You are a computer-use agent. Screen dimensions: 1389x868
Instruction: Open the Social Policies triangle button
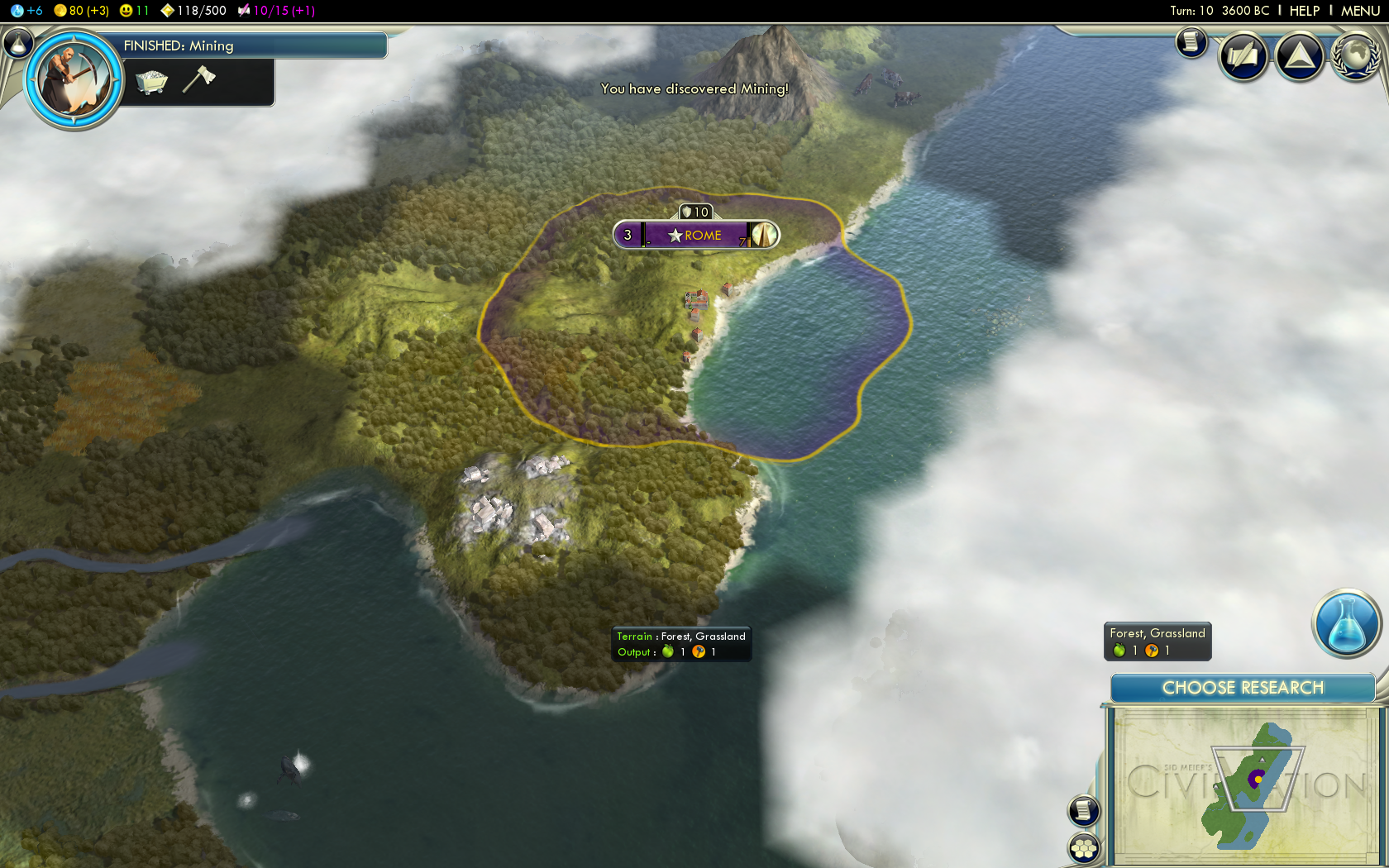[1299, 56]
